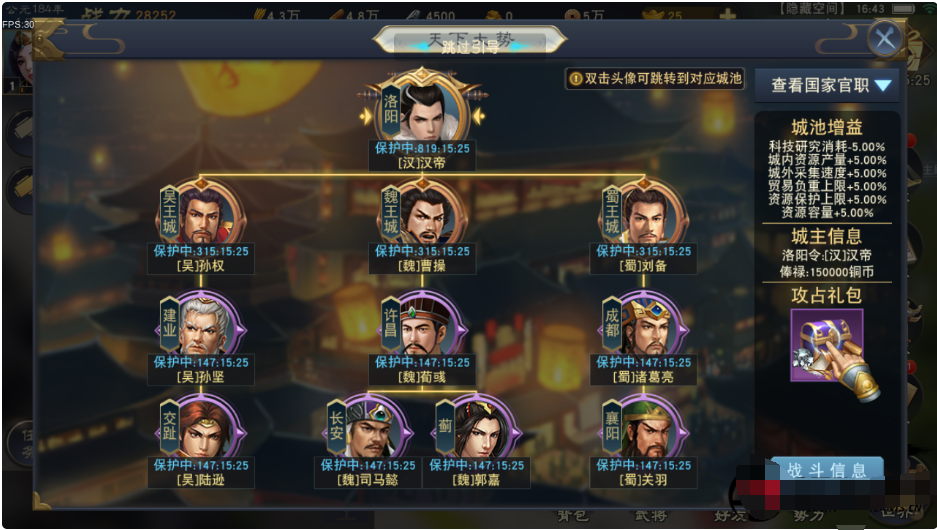This screenshot has width=937, height=530.
Task: Choose the 许昌 荀彧 portrait
Action: pos(428,326)
